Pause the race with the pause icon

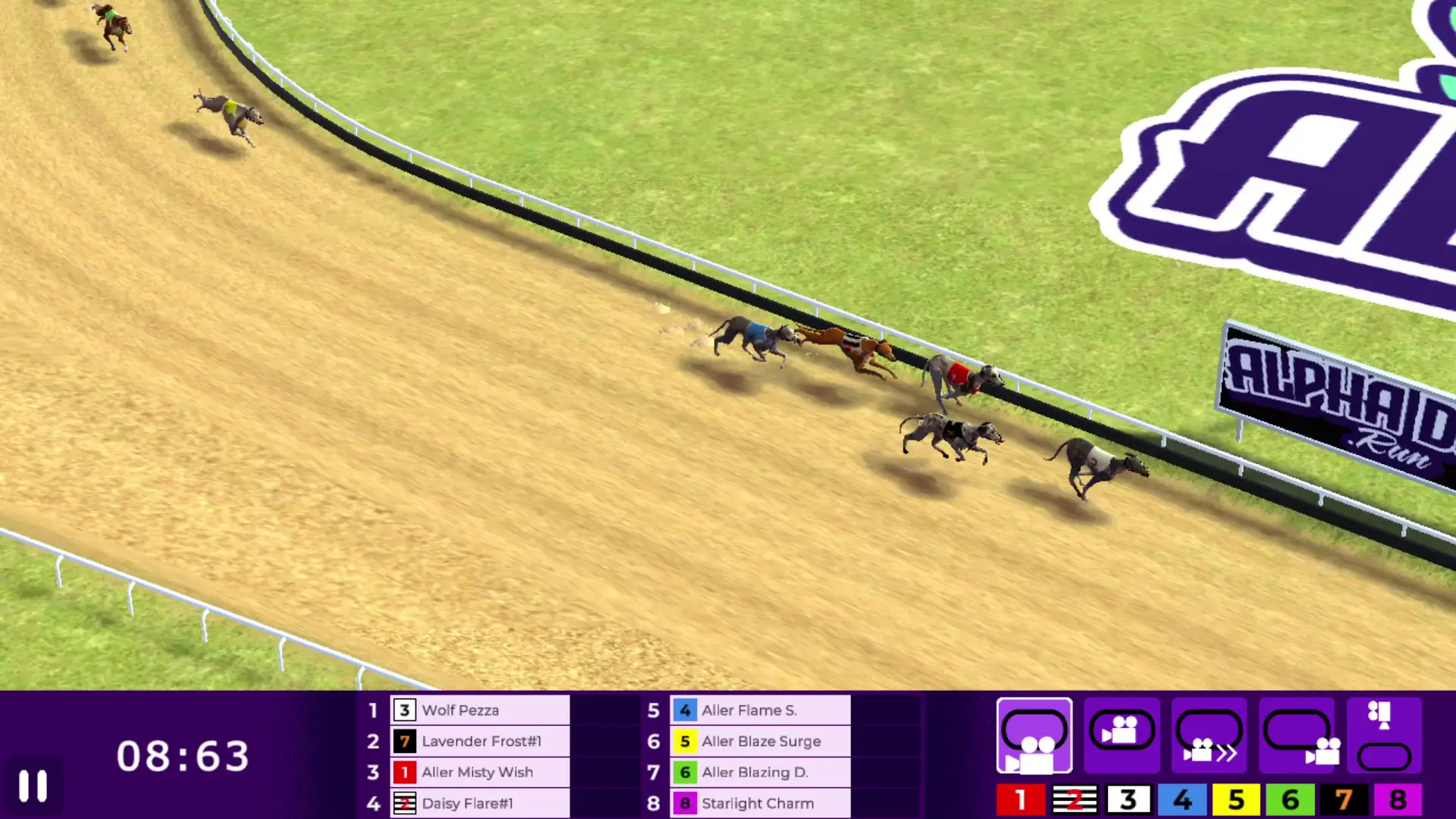[x=34, y=786]
